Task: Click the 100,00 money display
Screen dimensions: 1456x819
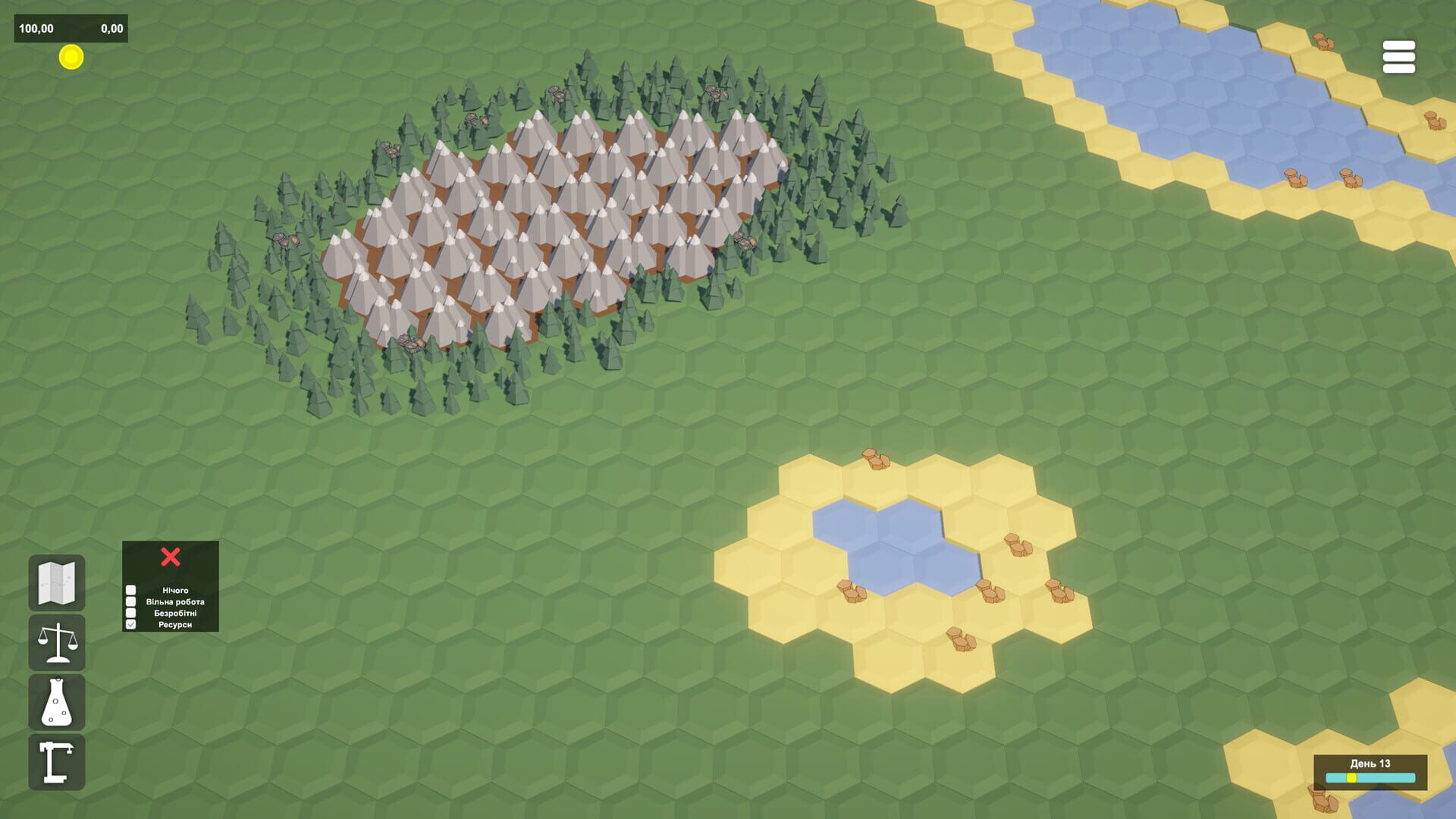Action: click(x=35, y=27)
